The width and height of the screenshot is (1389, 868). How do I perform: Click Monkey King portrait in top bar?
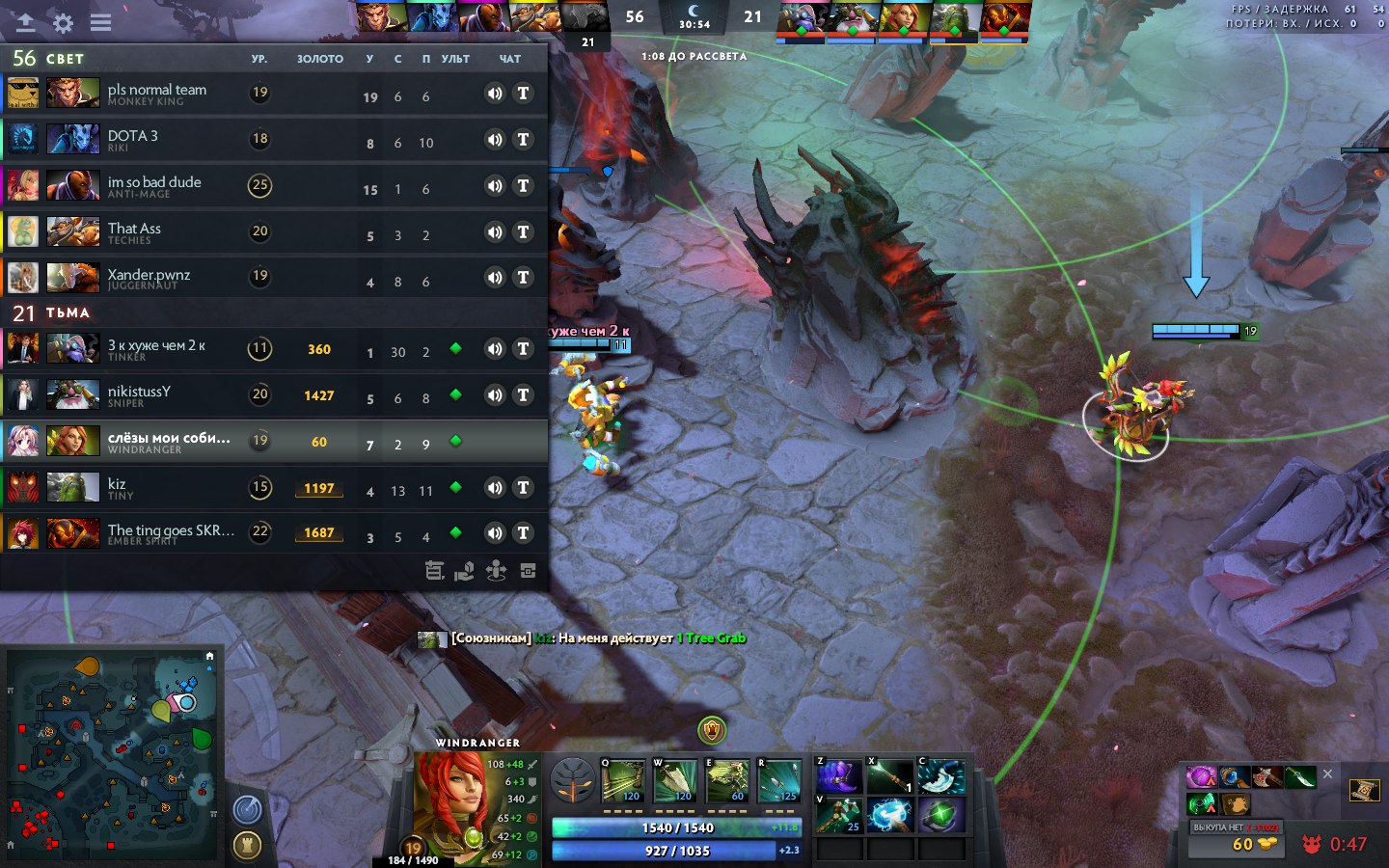[381, 17]
